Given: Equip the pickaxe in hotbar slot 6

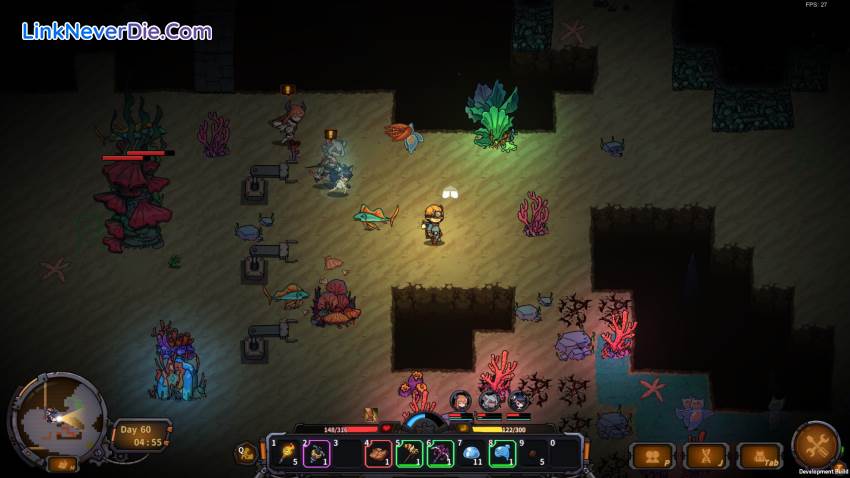Looking at the screenshot, I should 440,454.
